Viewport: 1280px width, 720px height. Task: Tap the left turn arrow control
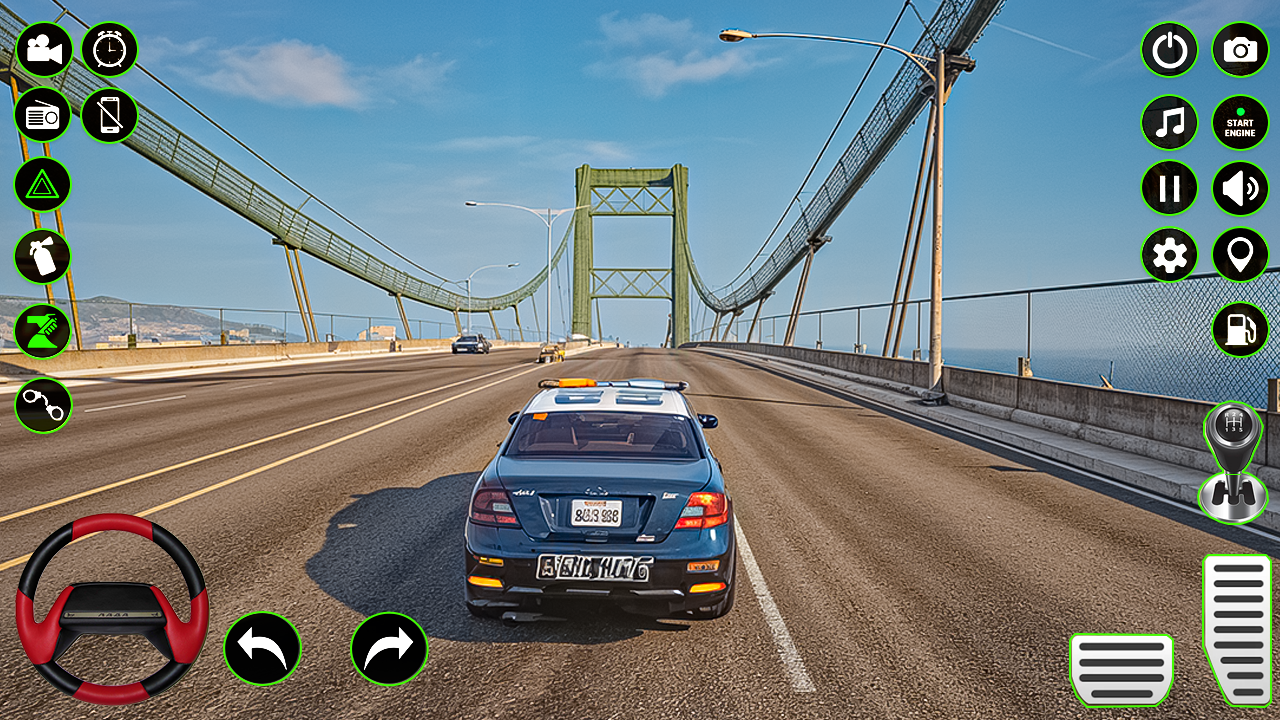click(x=263, y=648)
